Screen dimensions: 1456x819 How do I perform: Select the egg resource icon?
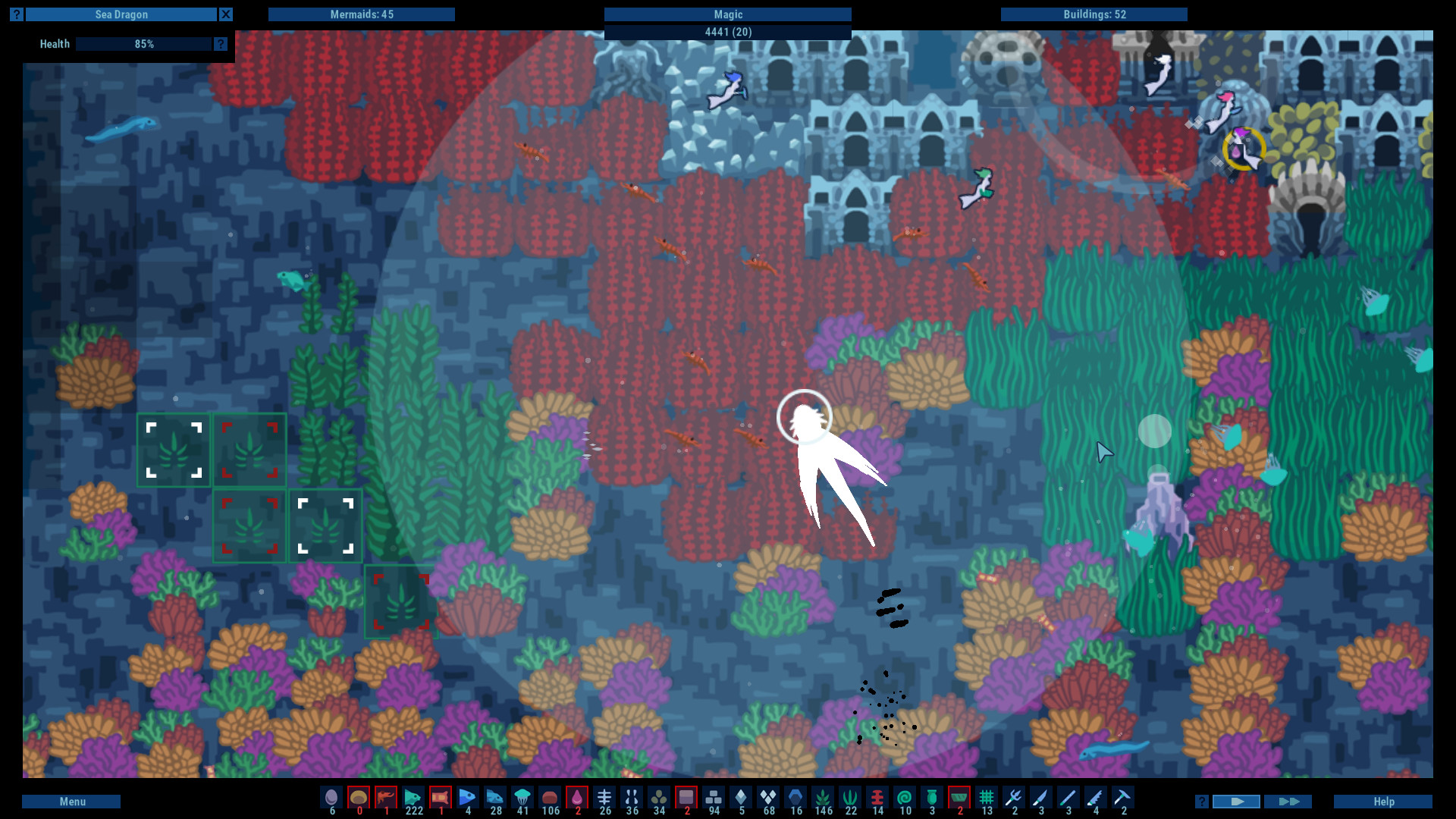tap(331, 799)
